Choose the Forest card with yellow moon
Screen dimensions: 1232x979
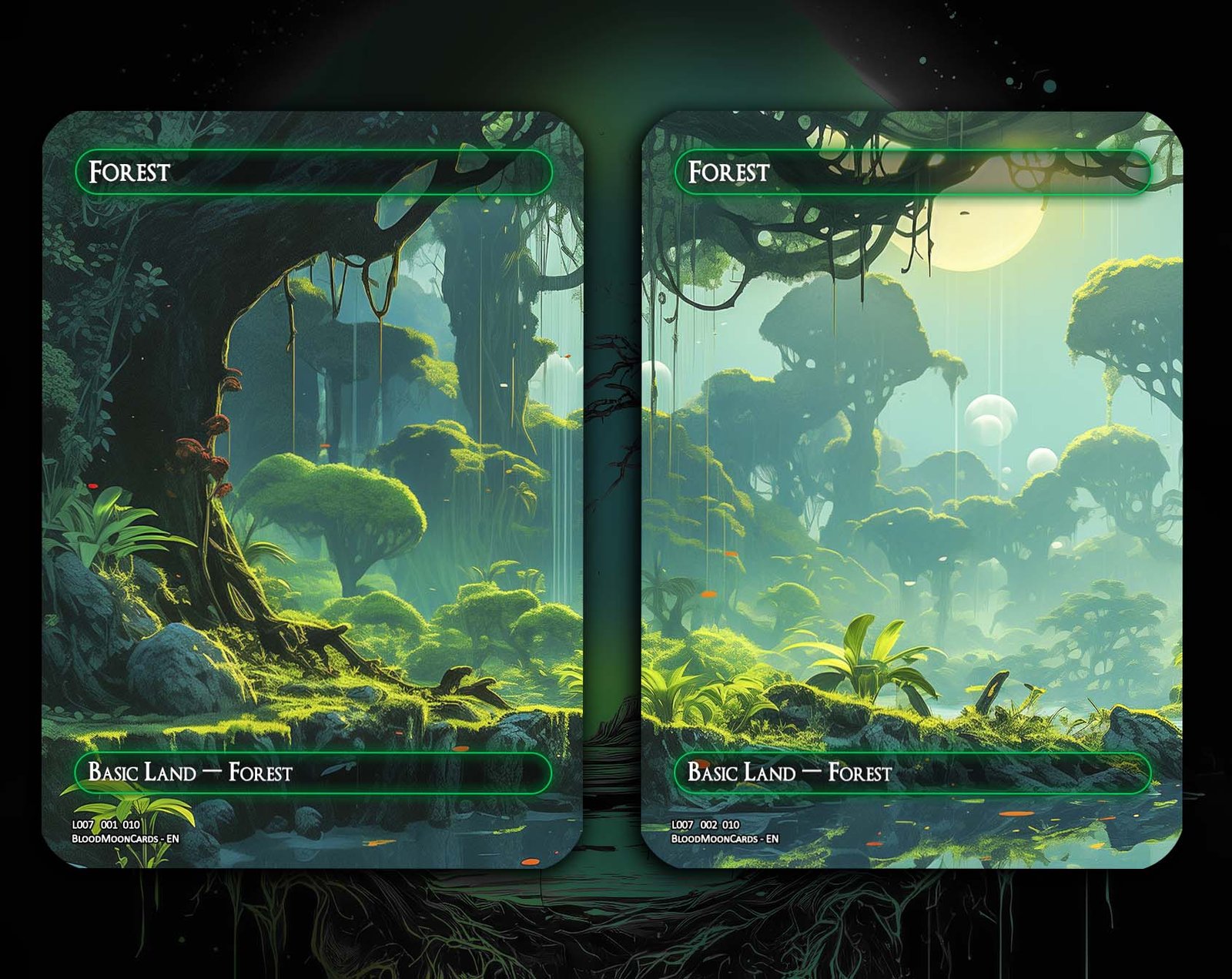click(912, 490)
